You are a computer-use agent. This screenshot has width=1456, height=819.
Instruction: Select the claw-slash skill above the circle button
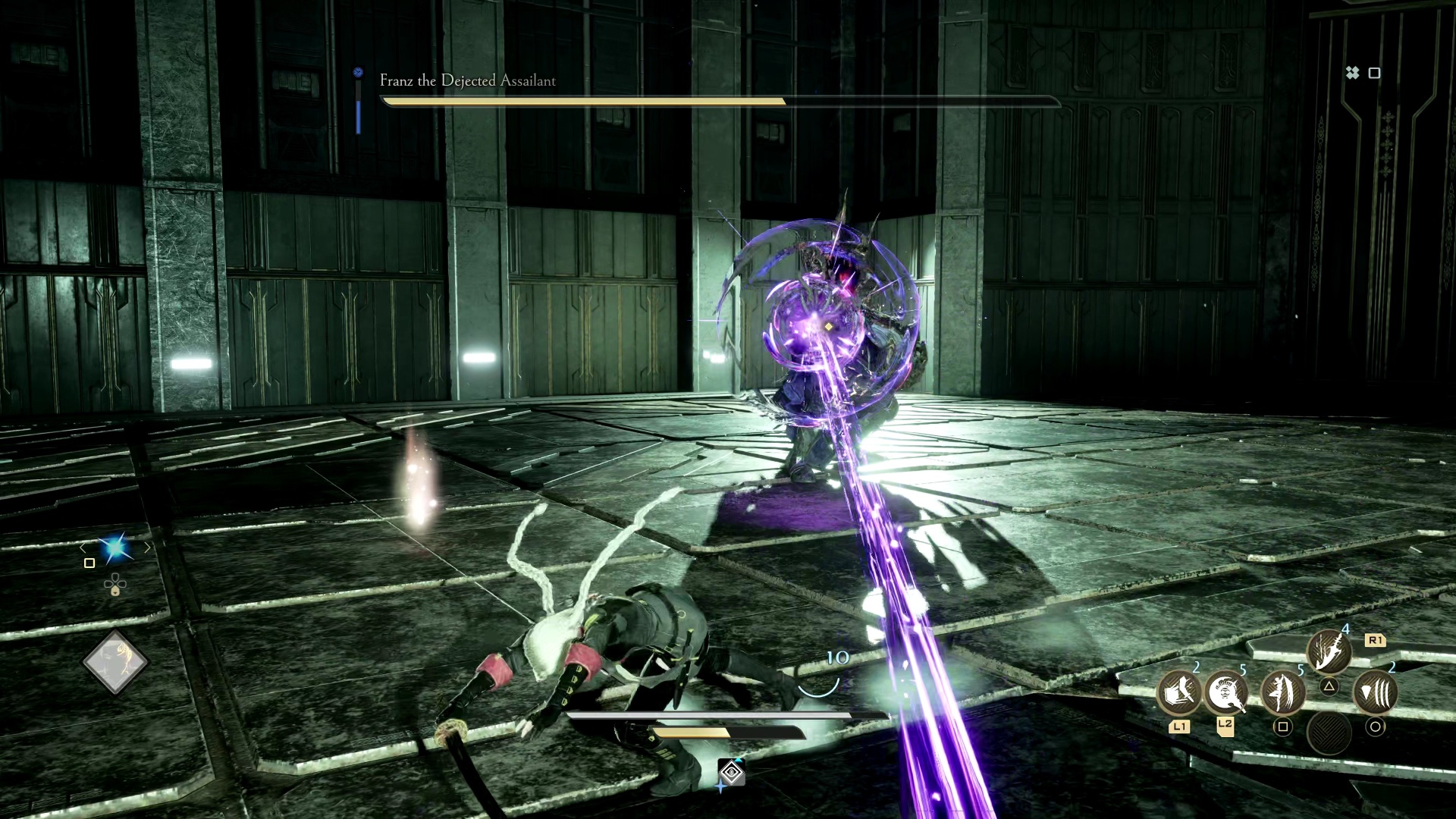[1376, 692]
